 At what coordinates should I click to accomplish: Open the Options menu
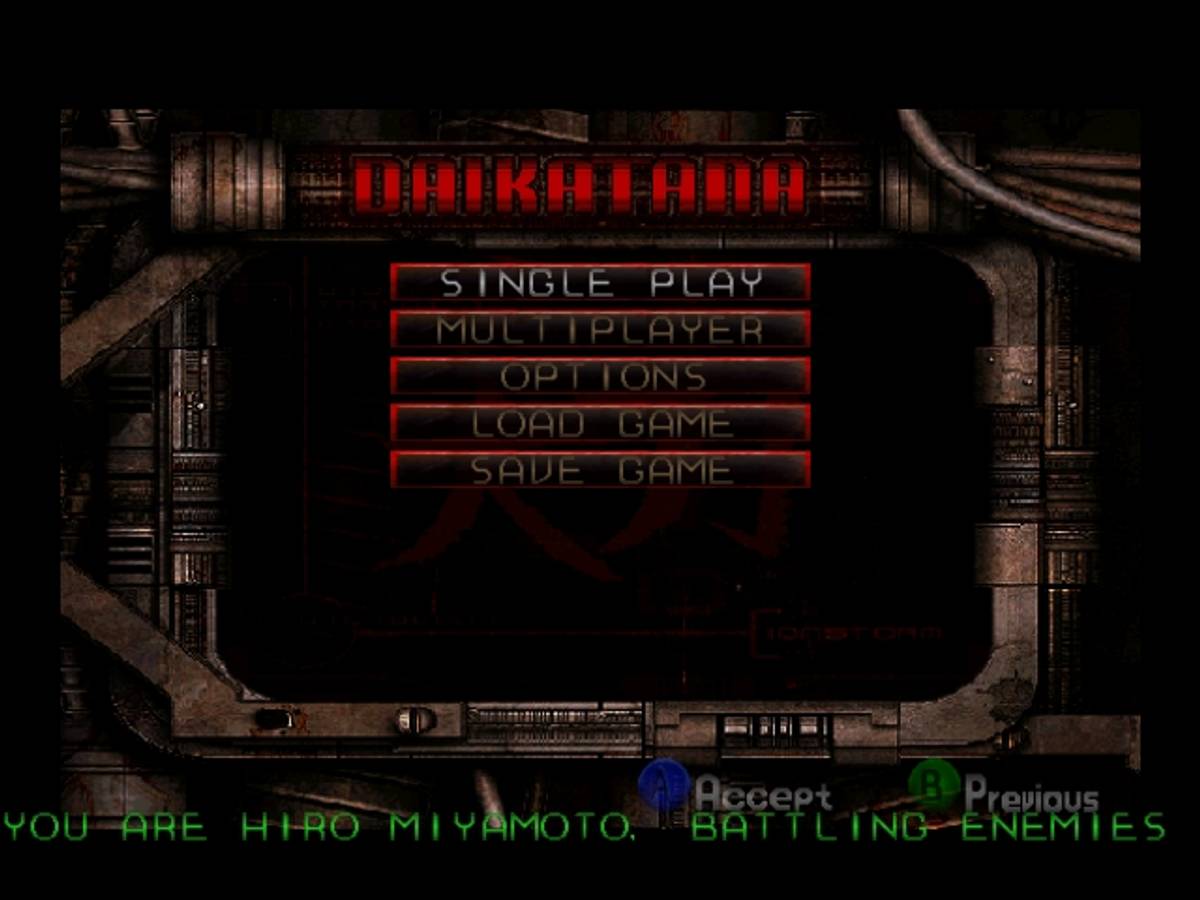coord(600,376)
